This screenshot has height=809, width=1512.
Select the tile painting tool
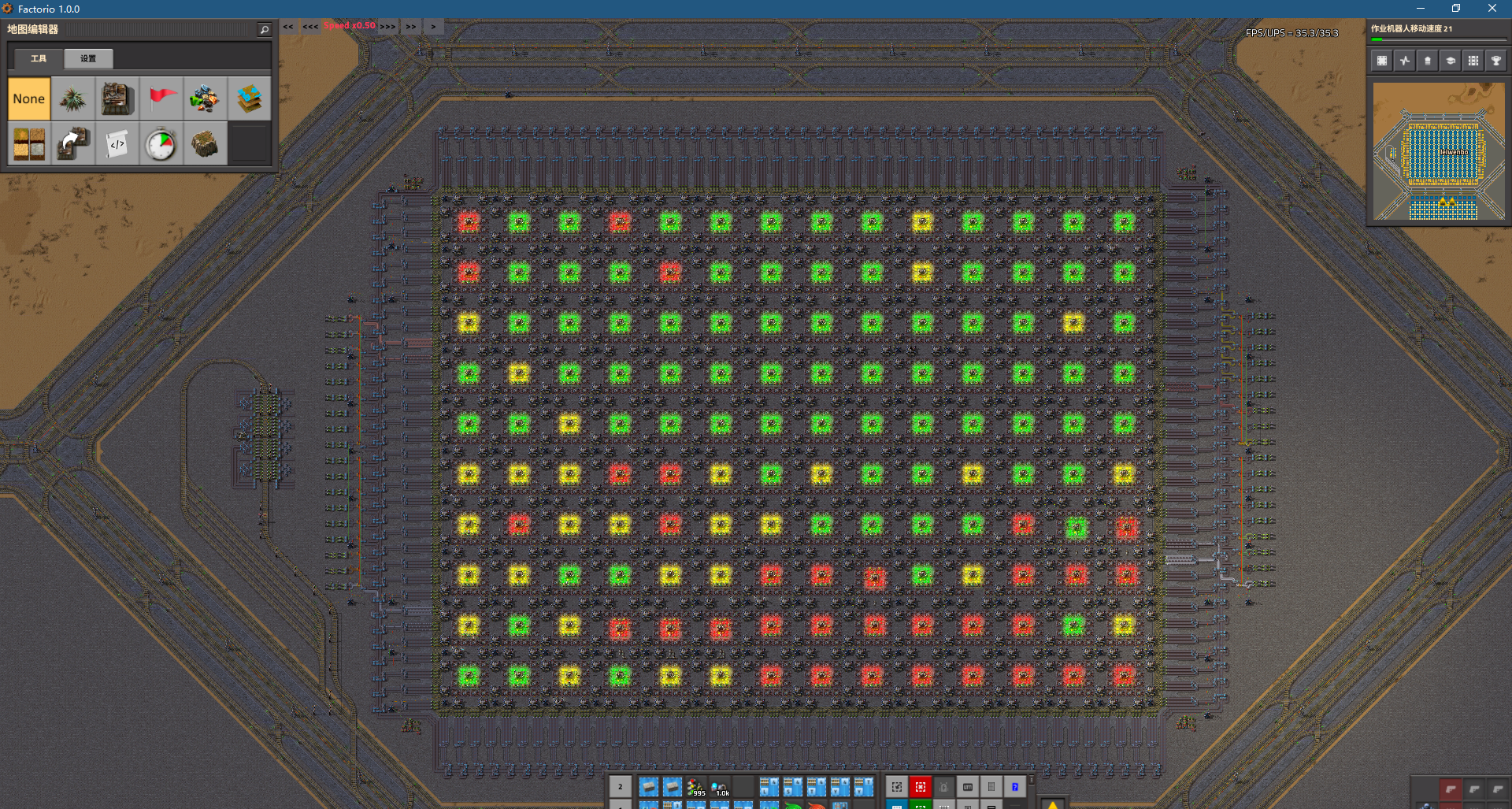[29, 143]
